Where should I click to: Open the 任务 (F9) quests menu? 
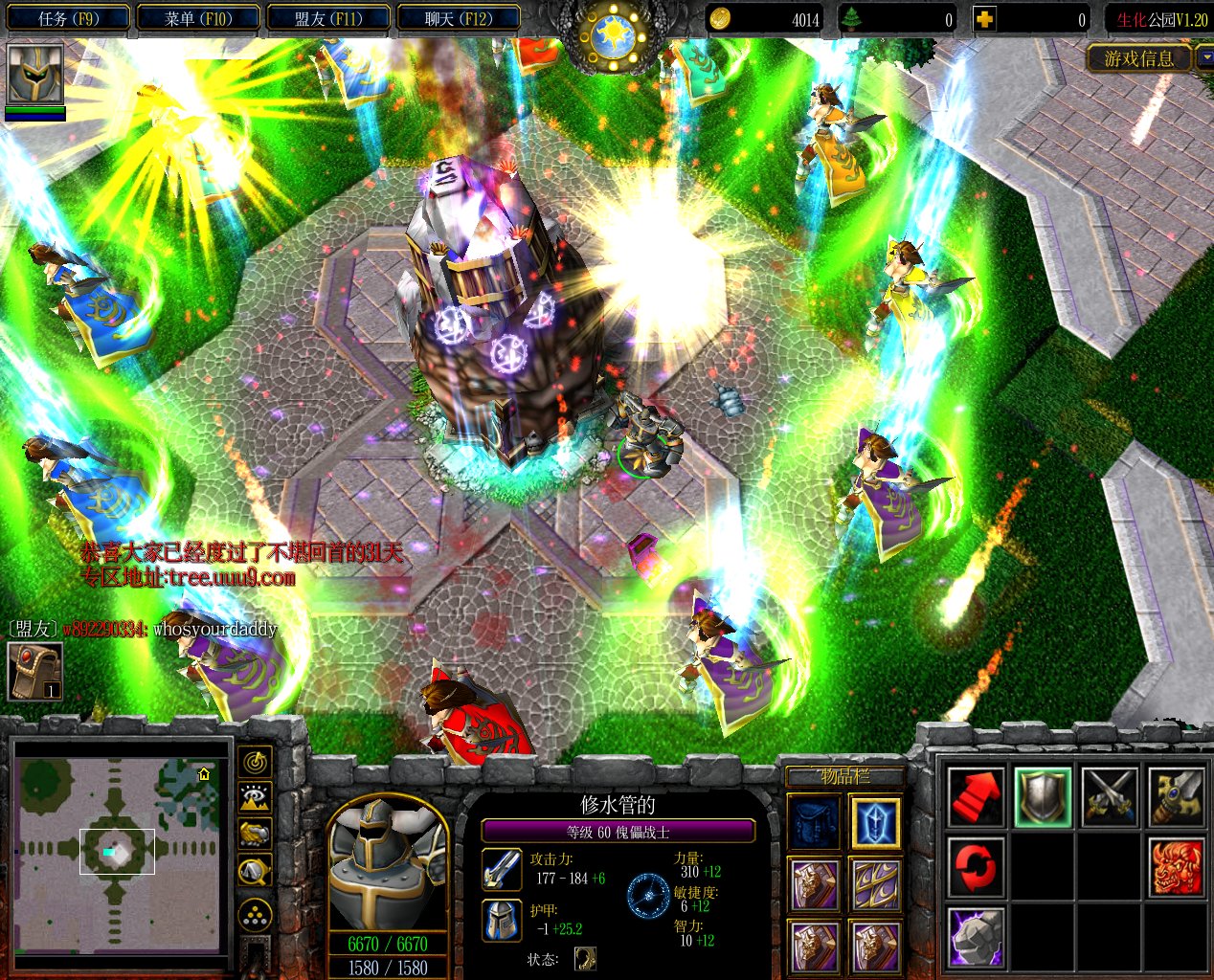(x=69, y=18)
